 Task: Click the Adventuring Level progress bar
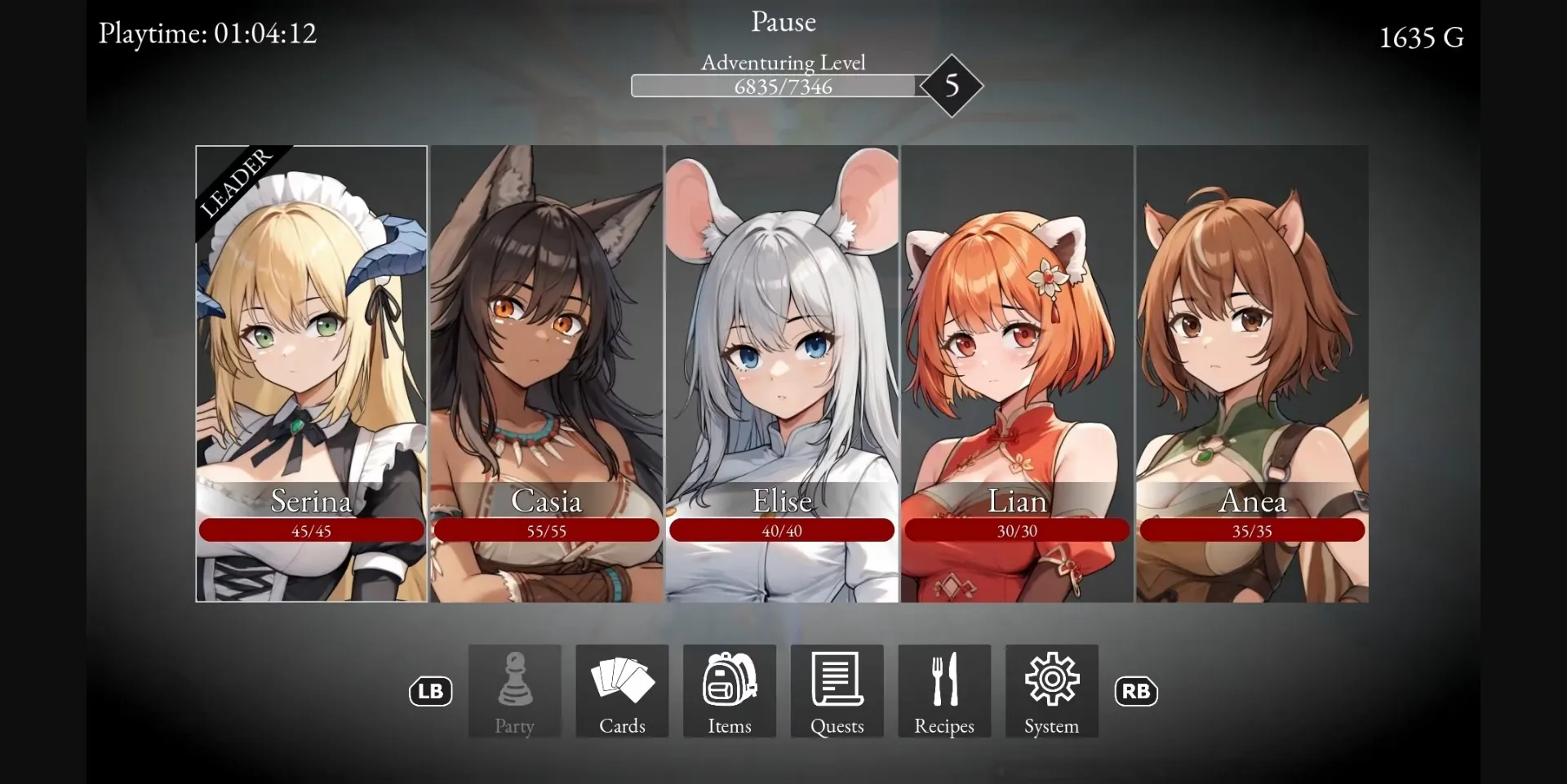774,86
